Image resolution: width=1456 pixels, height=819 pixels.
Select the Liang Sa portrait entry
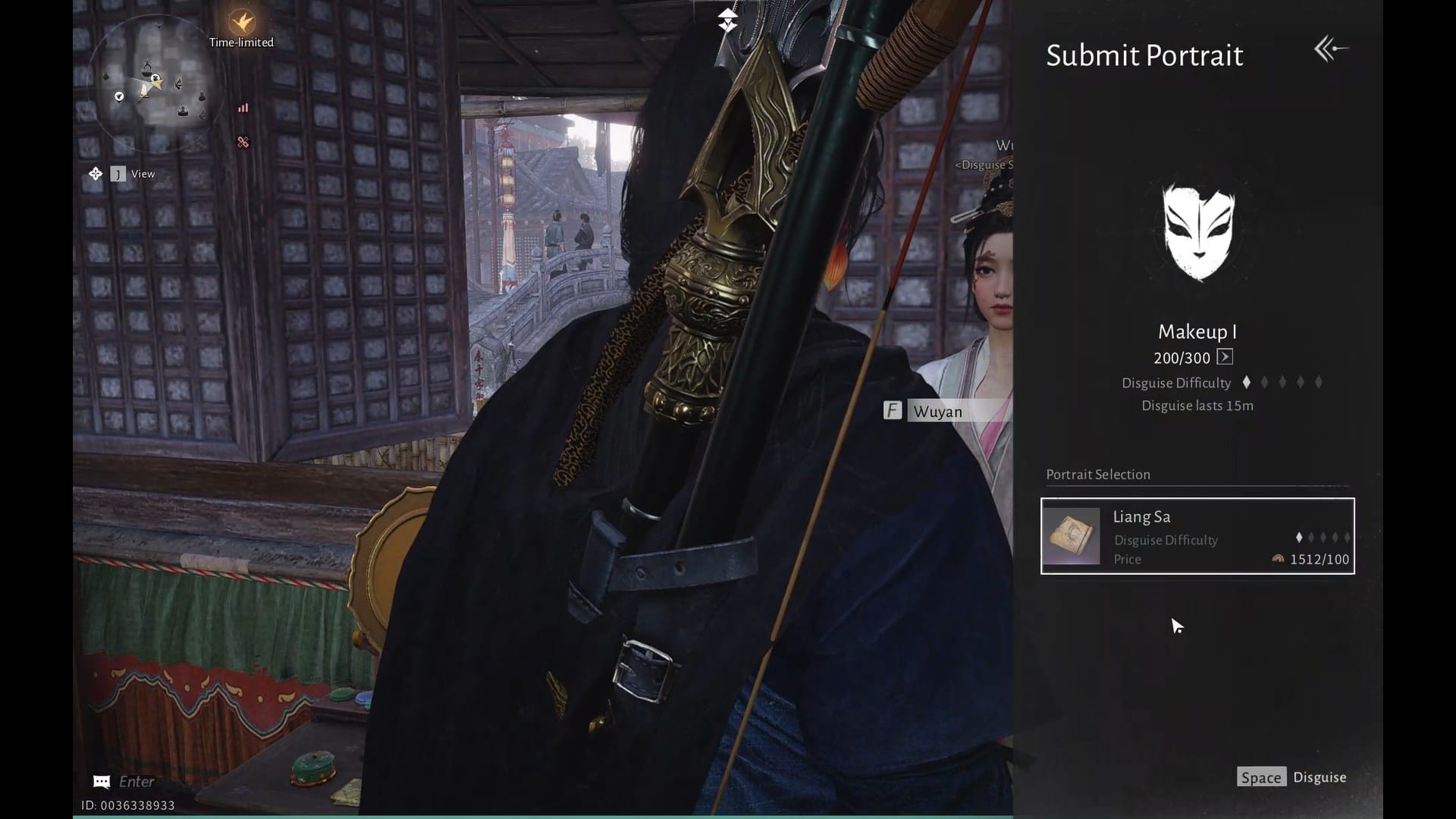(1197, 536)
